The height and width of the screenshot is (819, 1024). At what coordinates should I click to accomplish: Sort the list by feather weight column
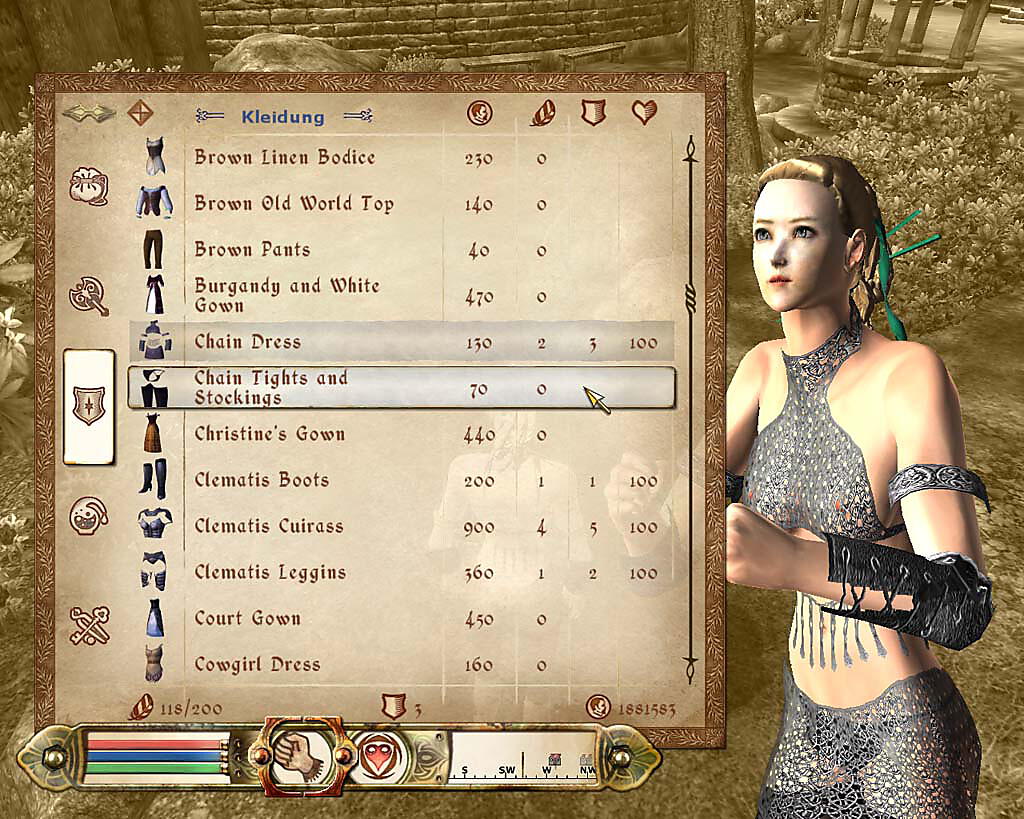541,114
